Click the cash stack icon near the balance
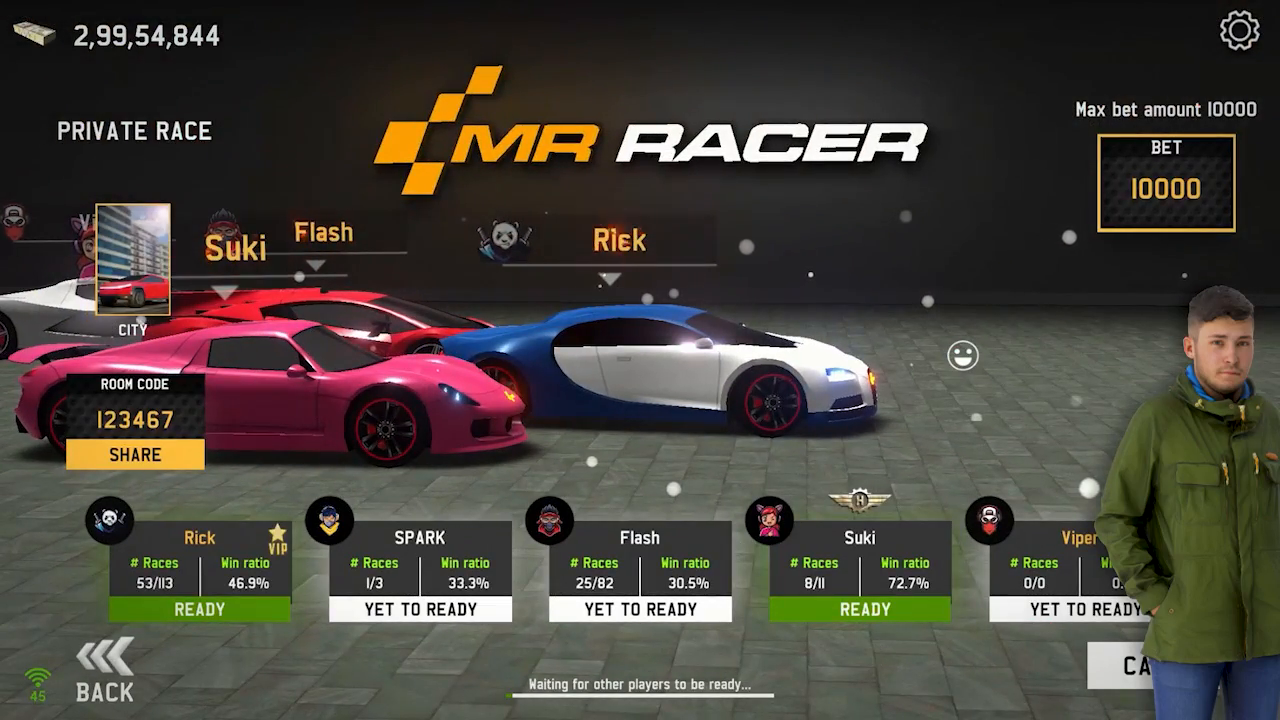 tap(34, 33)
